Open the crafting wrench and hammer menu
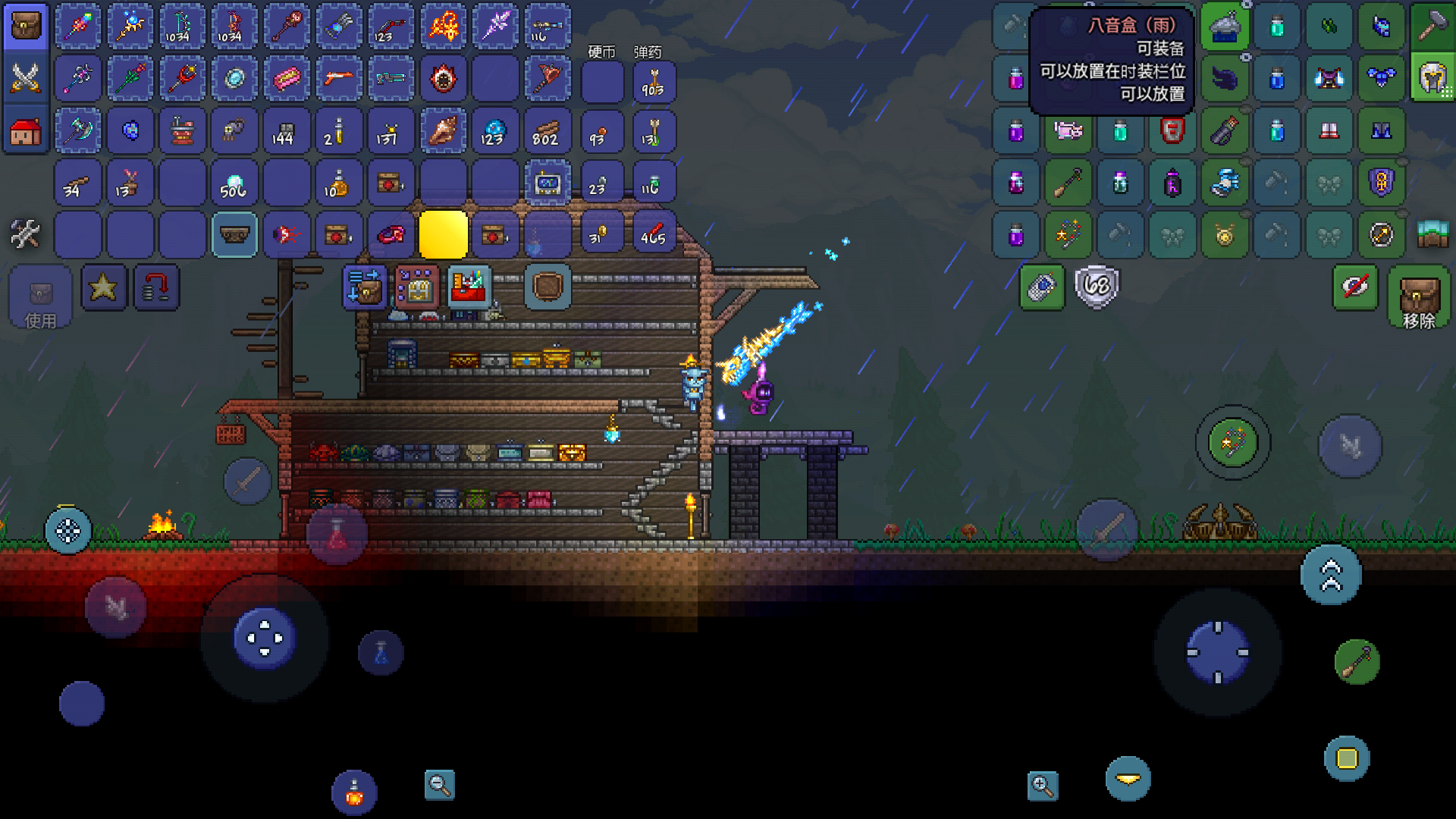This screenshot has width=1456, height=819. pyautogui.click(x=26, y=234)
